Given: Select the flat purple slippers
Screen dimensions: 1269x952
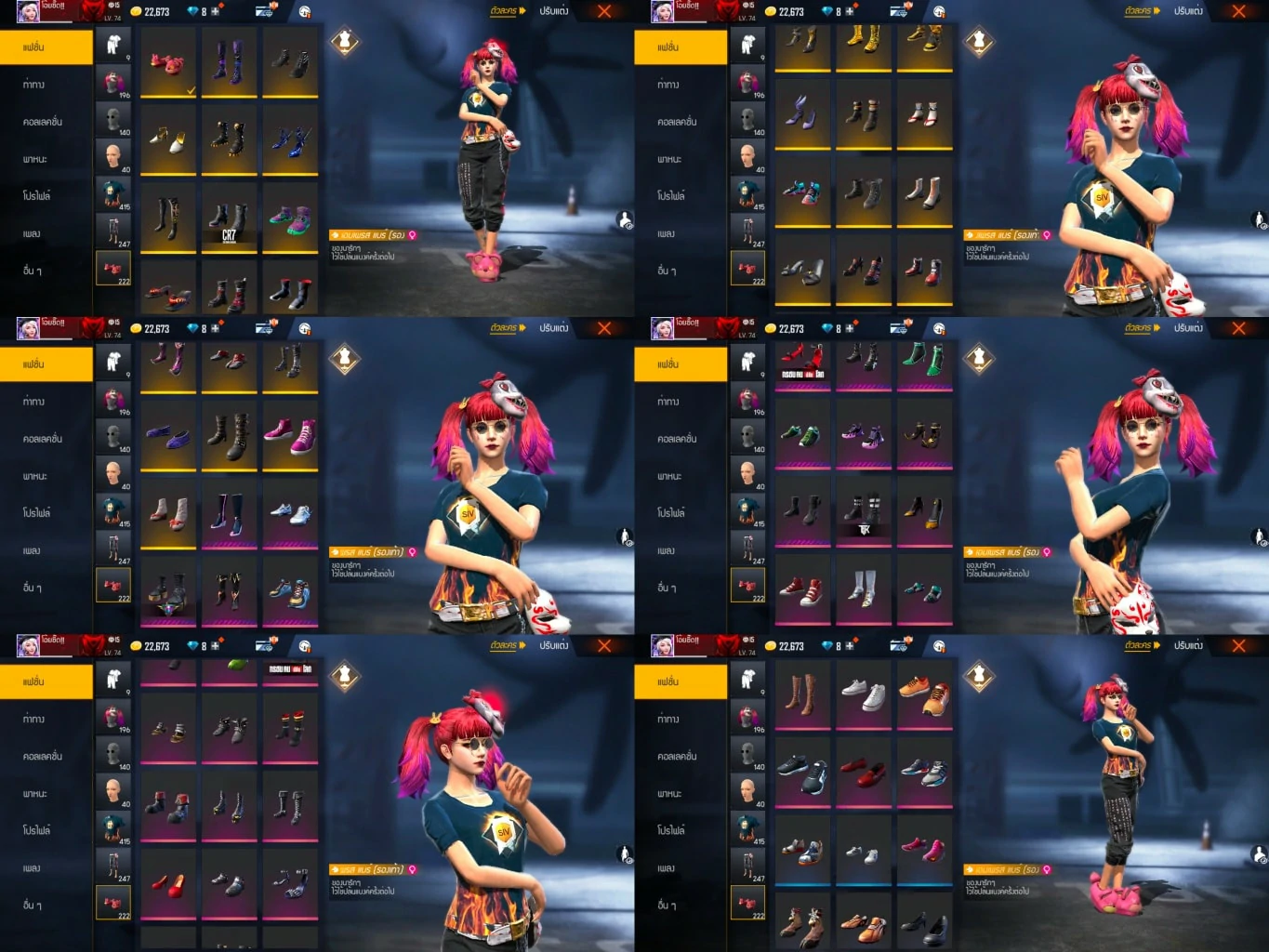Looking at the screenshot, I should [168, 435].
